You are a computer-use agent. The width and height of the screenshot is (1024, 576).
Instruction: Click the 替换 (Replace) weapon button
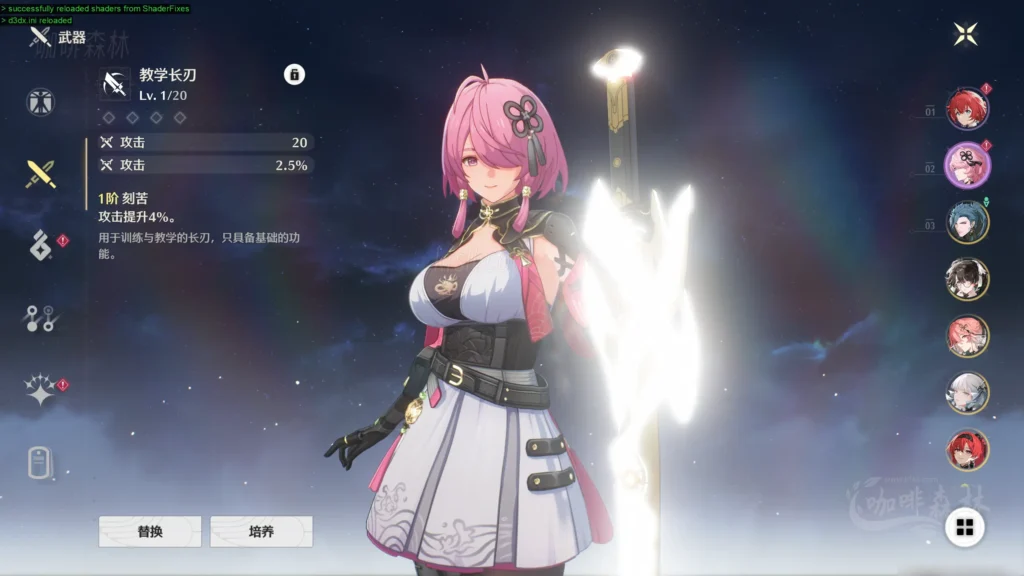pyautogui.click(x=150, y=532)
